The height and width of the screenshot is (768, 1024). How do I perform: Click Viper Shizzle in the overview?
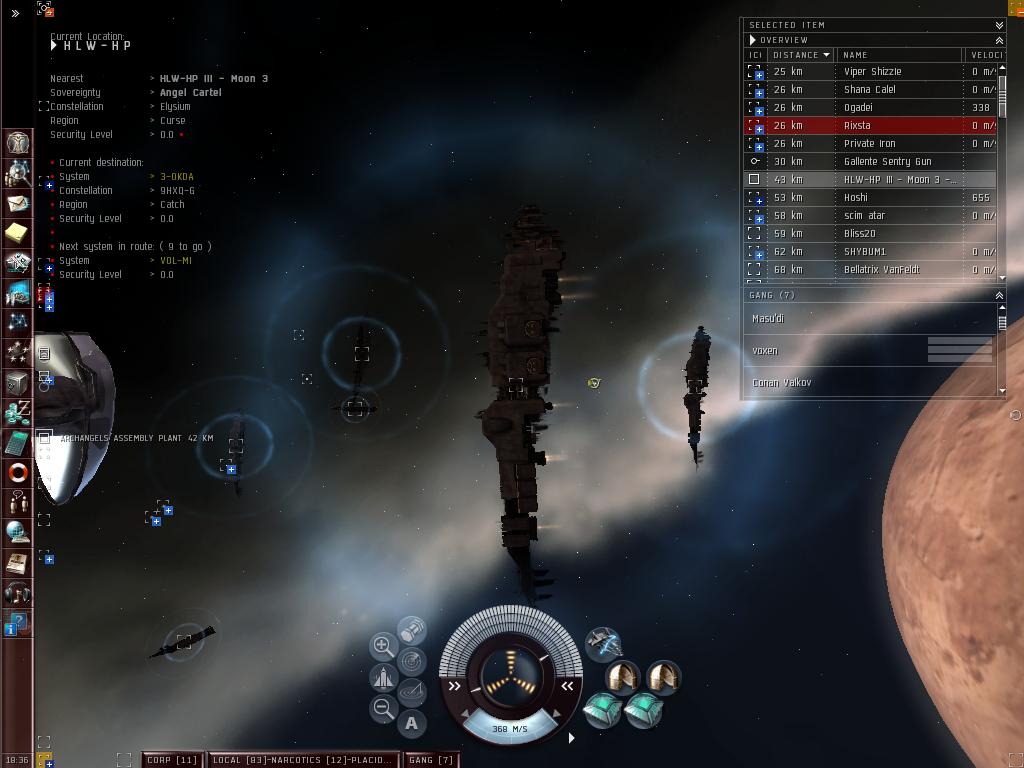(870, 72)
